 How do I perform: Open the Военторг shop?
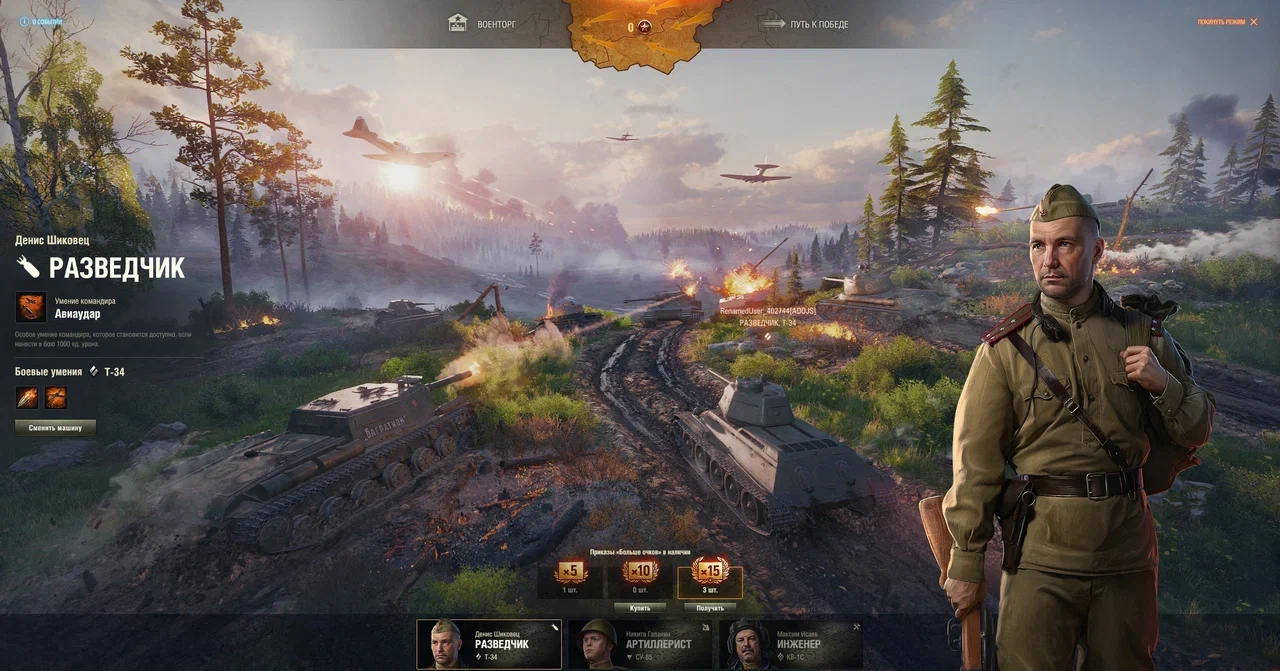click(x=483, y=23)
